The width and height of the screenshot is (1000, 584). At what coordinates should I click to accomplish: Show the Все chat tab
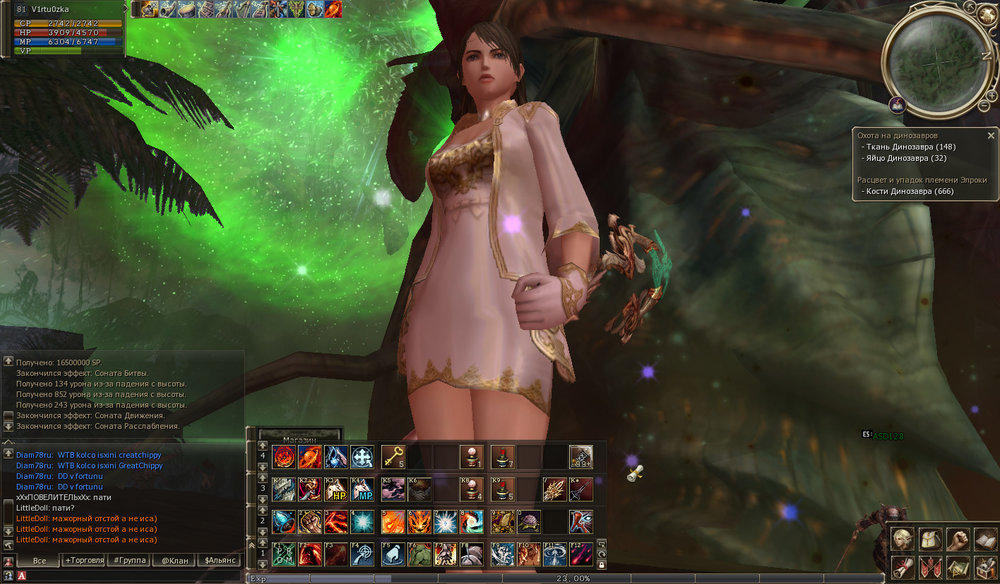39,560
